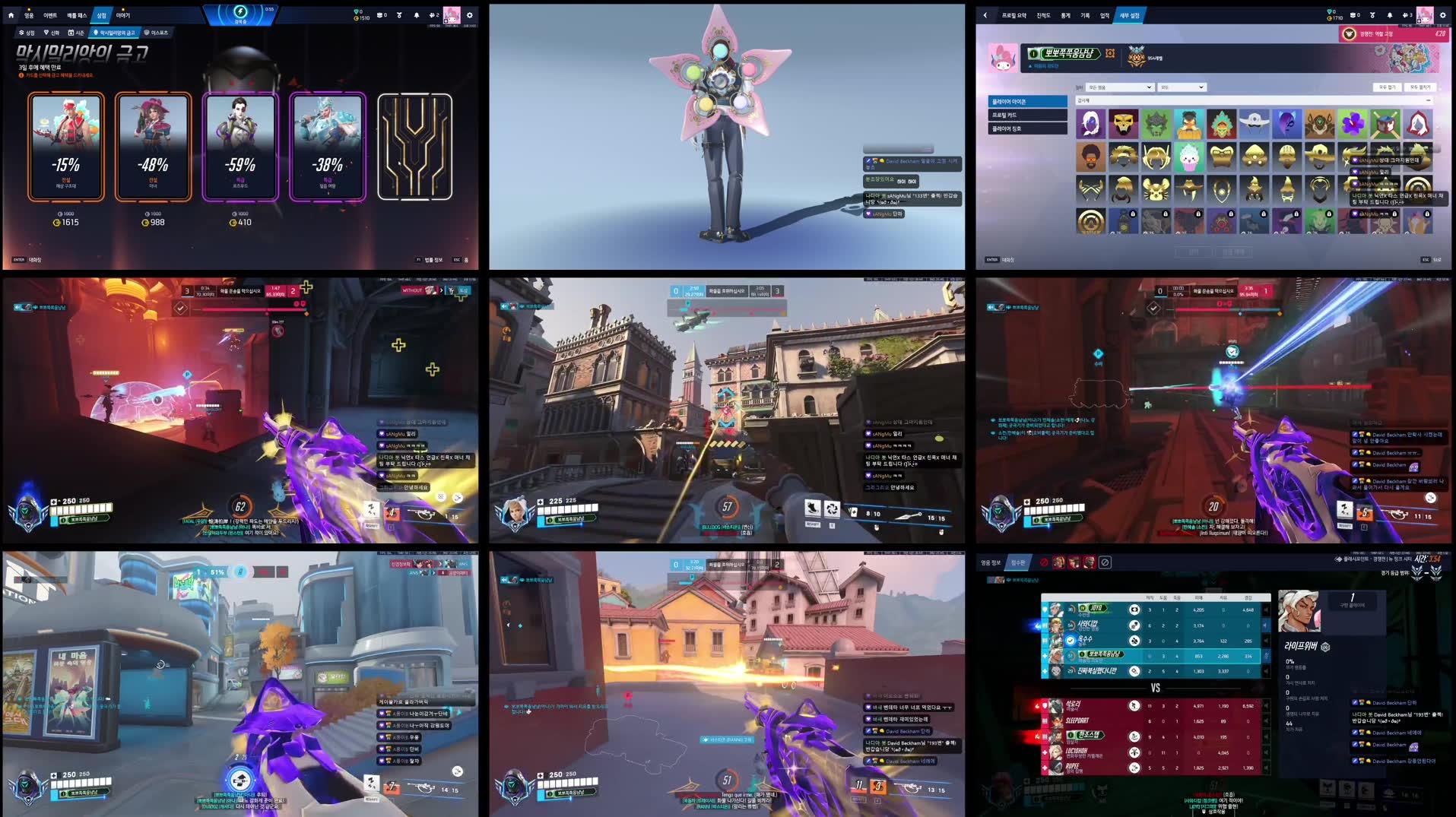Click the expand all button

pyautogui.click(x=1422, y=87)
